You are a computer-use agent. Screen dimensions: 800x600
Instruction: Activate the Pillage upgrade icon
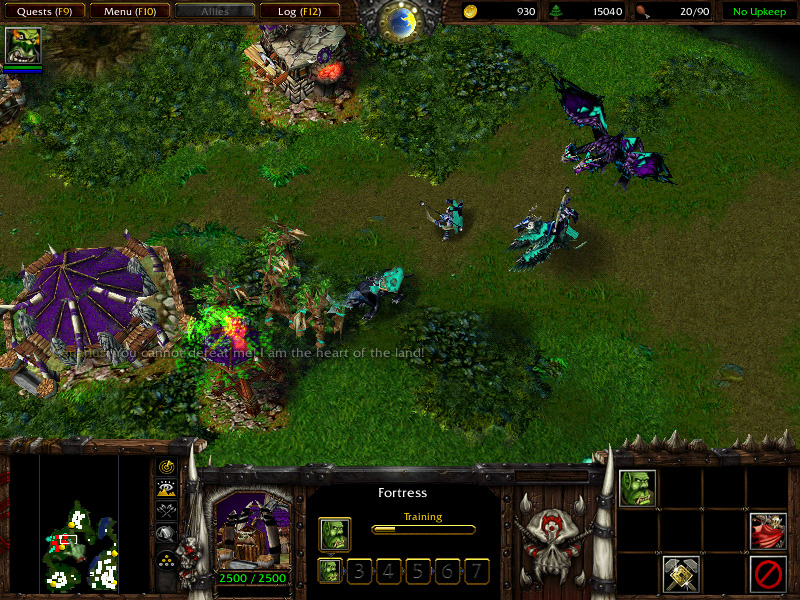tap(768, 531)
